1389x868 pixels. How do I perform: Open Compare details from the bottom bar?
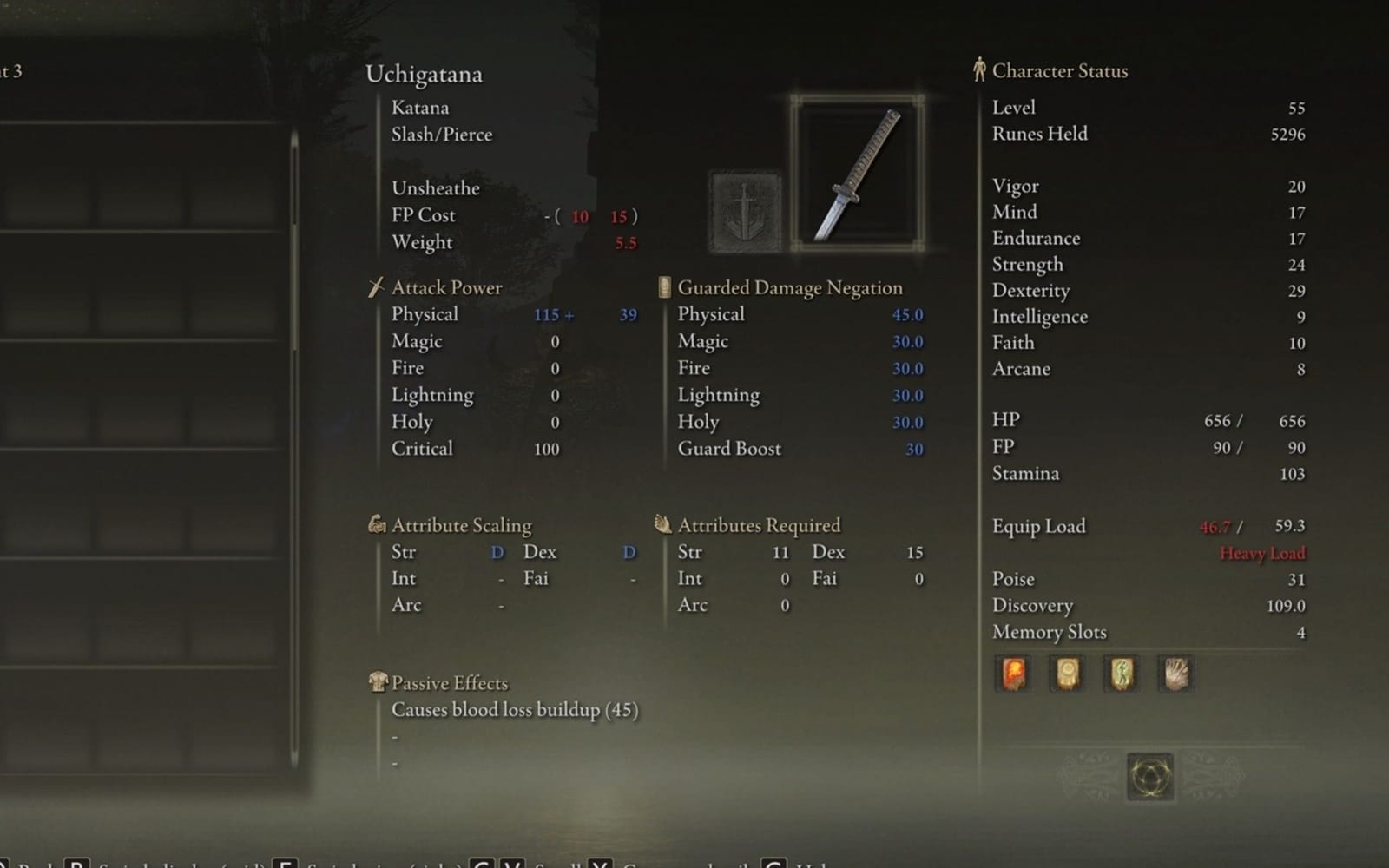pos(686,865)
